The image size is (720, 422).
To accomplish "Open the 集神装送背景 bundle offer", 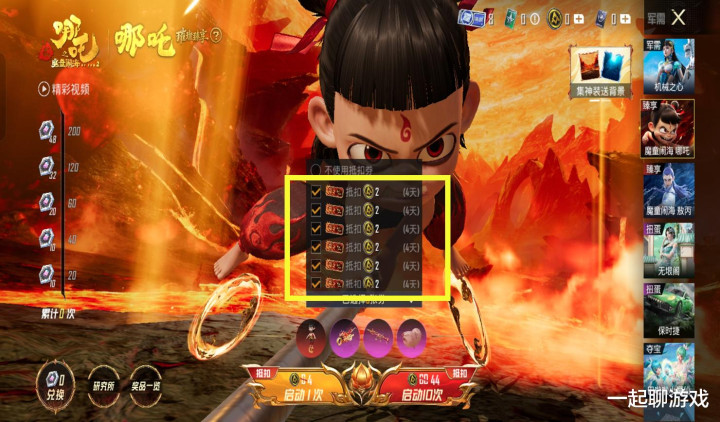I will coord(601,70).
